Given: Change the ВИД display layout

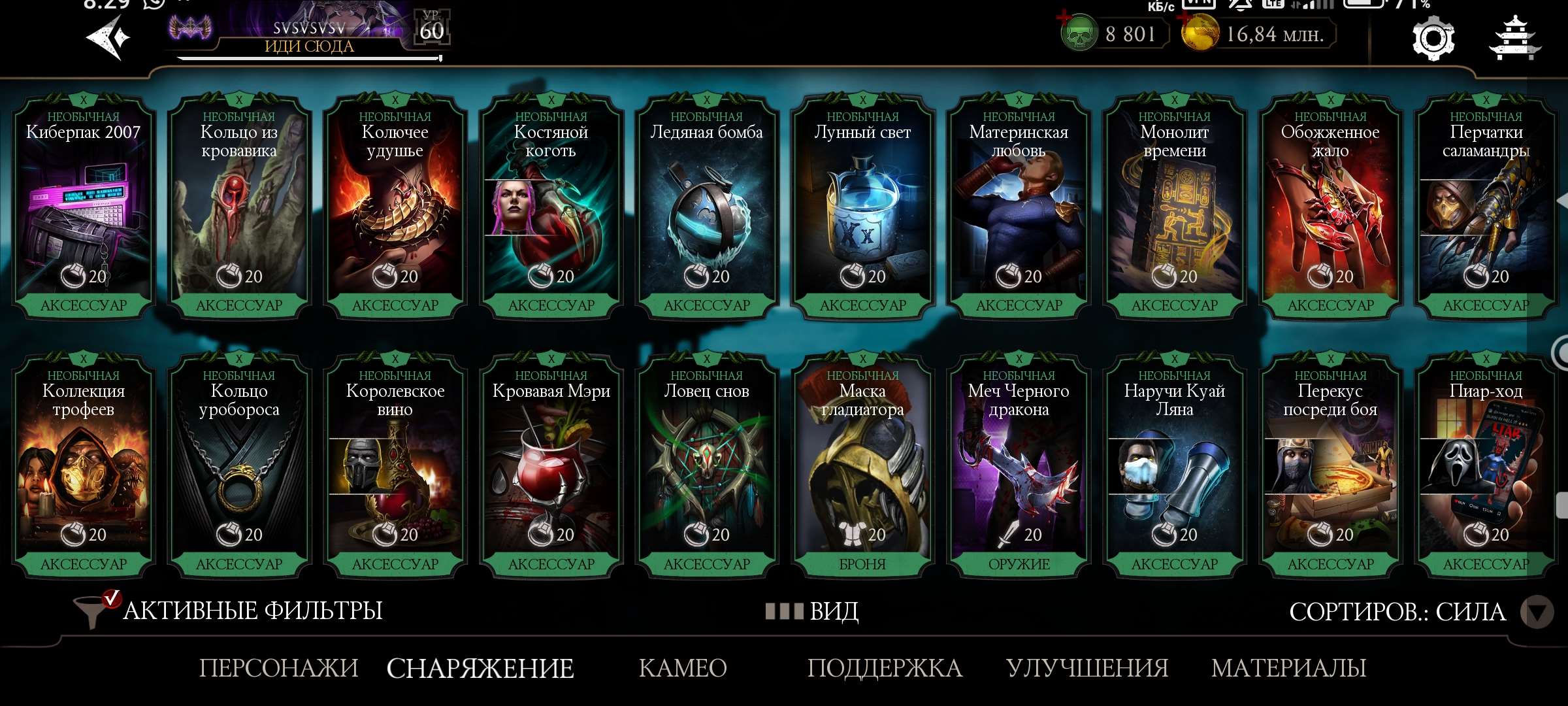Looking at the screenshot, I should (813, 611).
